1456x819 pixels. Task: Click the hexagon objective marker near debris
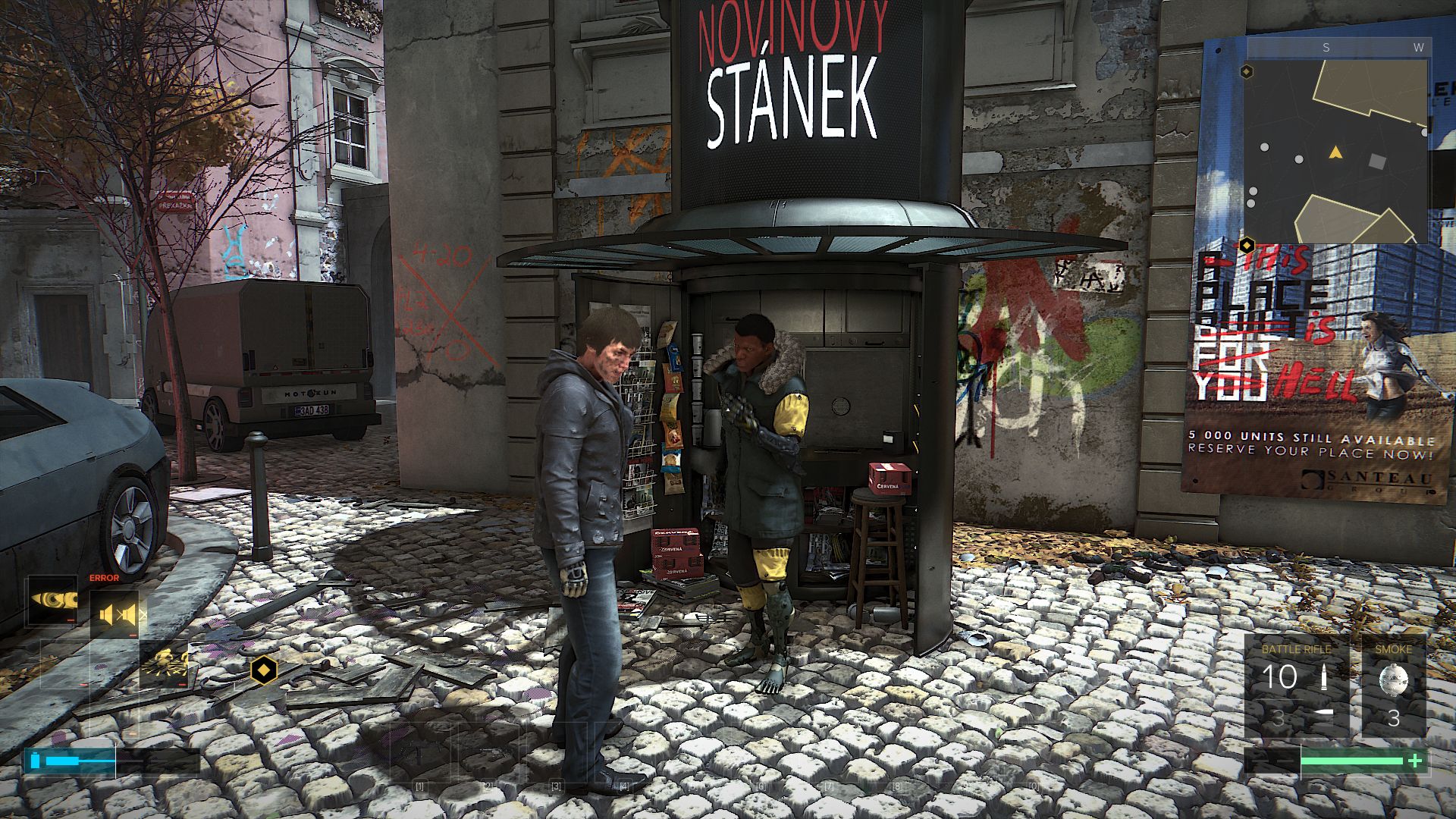(x=263, y=670)
